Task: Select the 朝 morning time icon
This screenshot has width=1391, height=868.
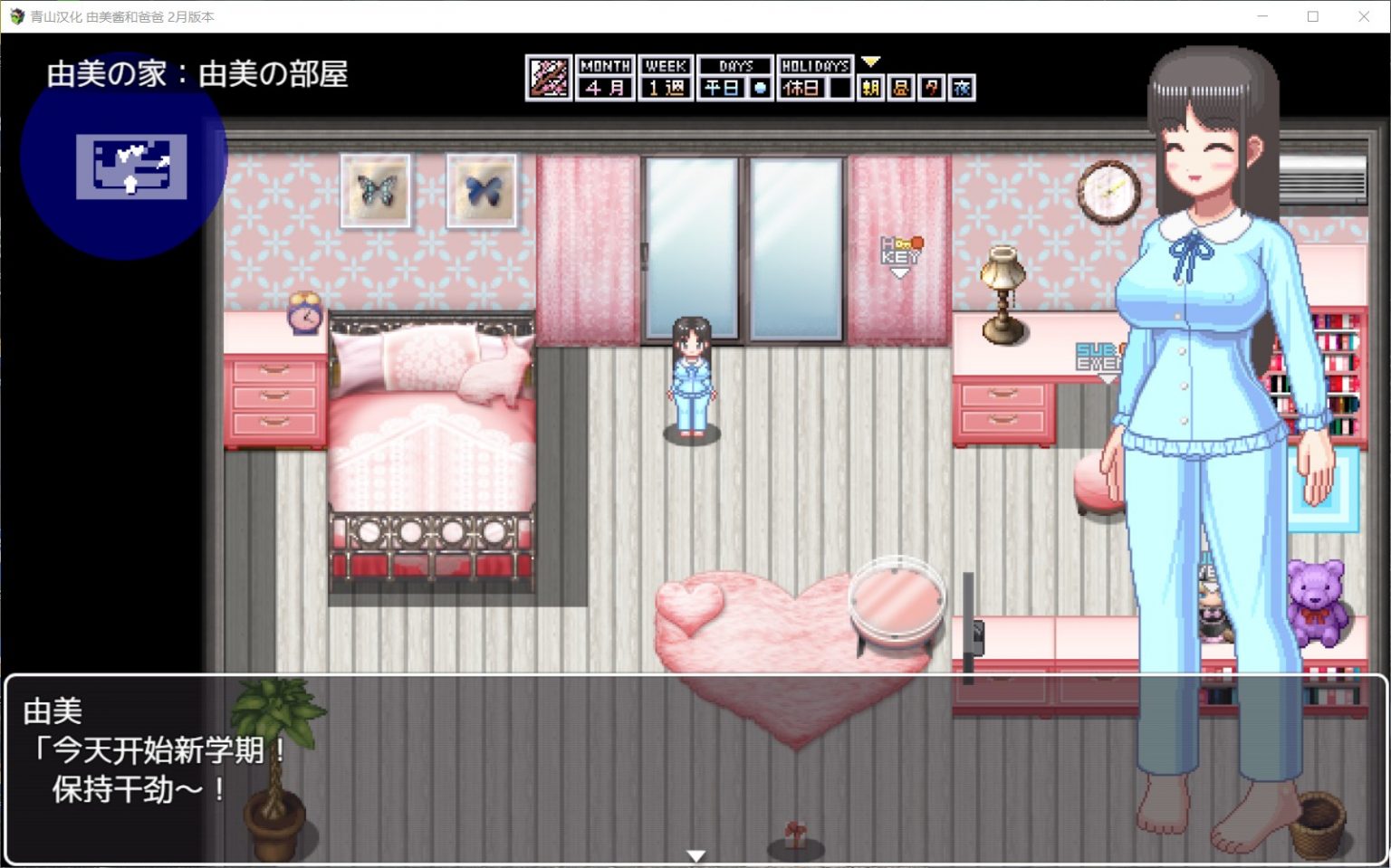Action: 872,86
